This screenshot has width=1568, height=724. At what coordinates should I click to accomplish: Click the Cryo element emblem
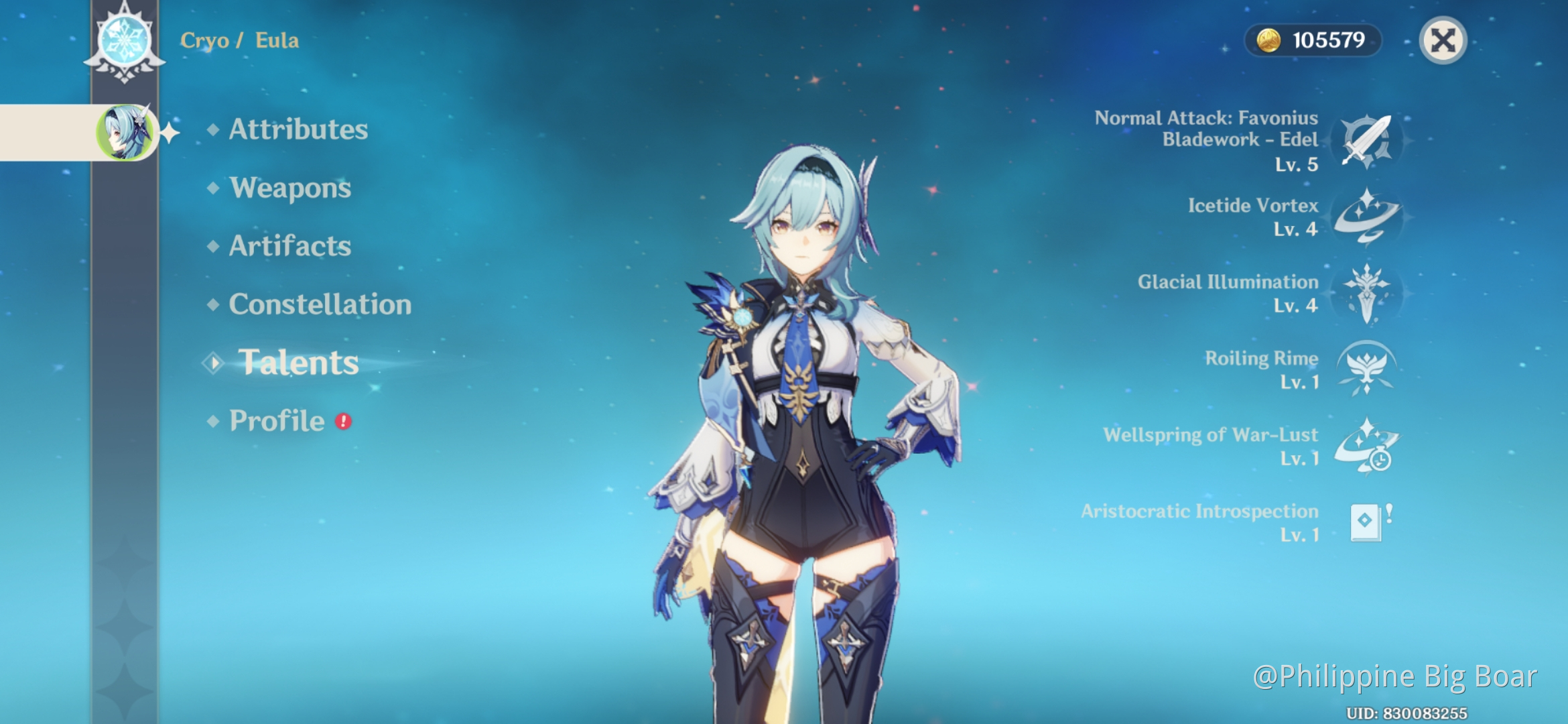125,40
